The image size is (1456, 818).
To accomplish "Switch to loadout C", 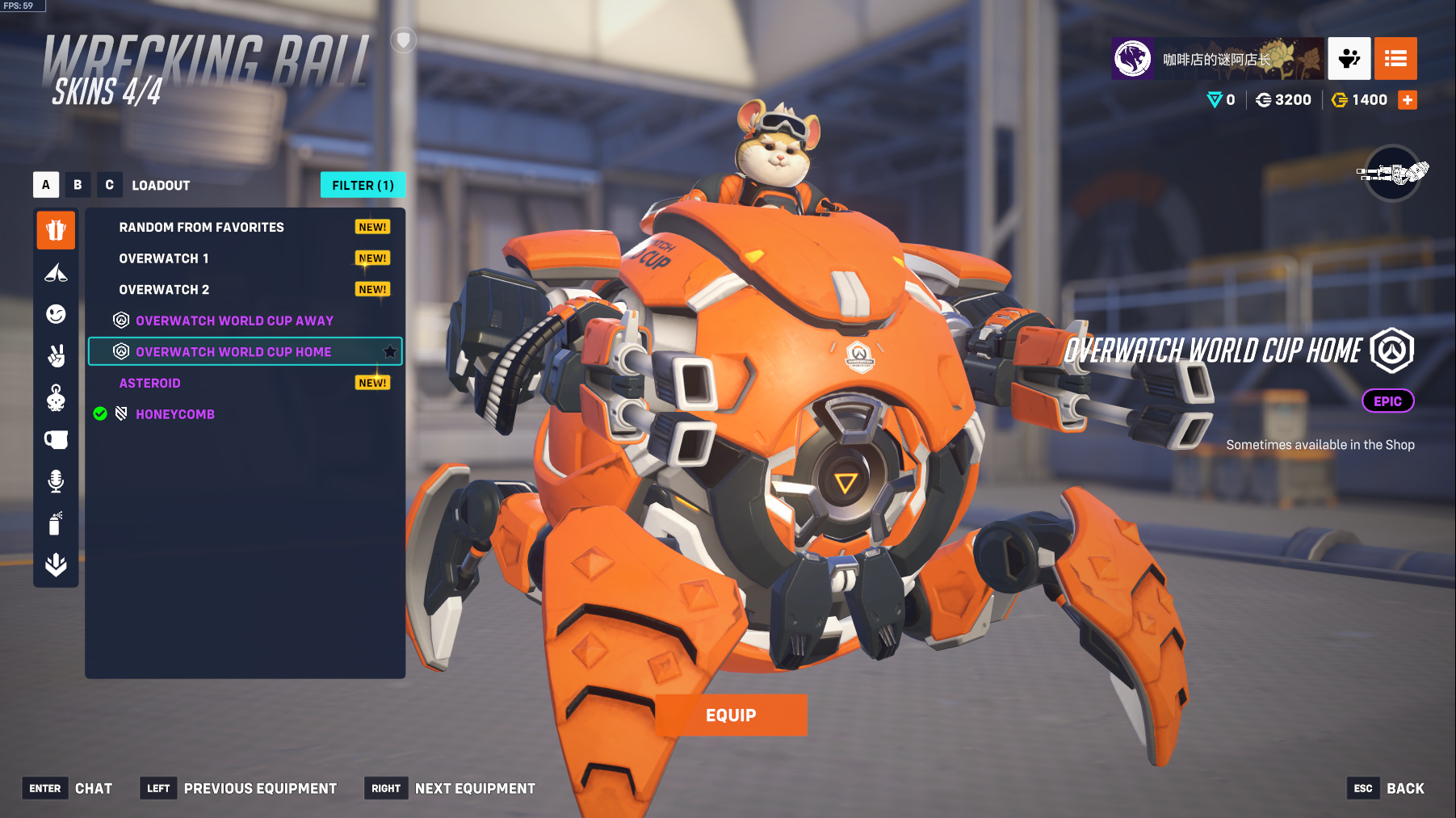I will click(109, 185).
